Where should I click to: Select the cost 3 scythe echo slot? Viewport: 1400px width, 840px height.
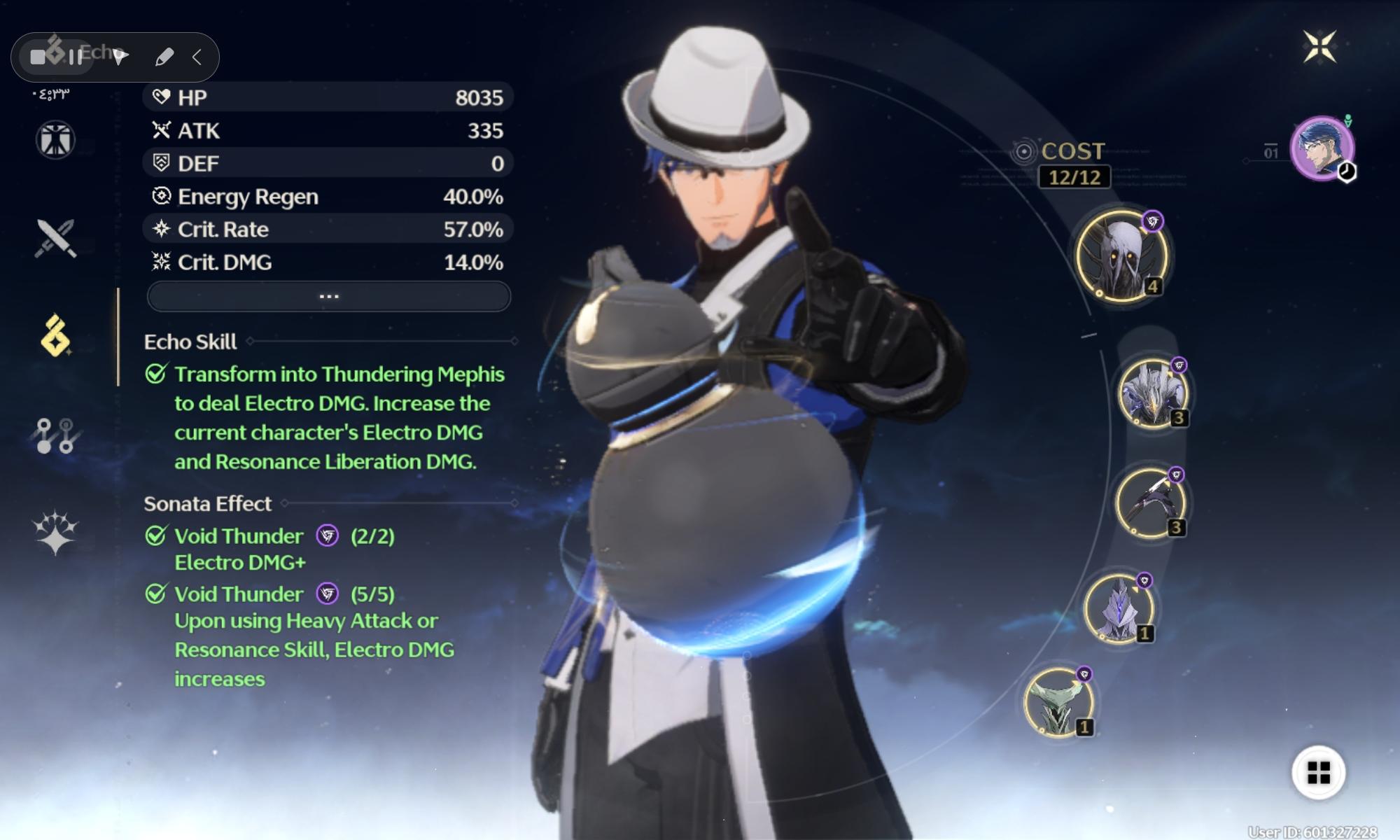tap(1149, 503)
